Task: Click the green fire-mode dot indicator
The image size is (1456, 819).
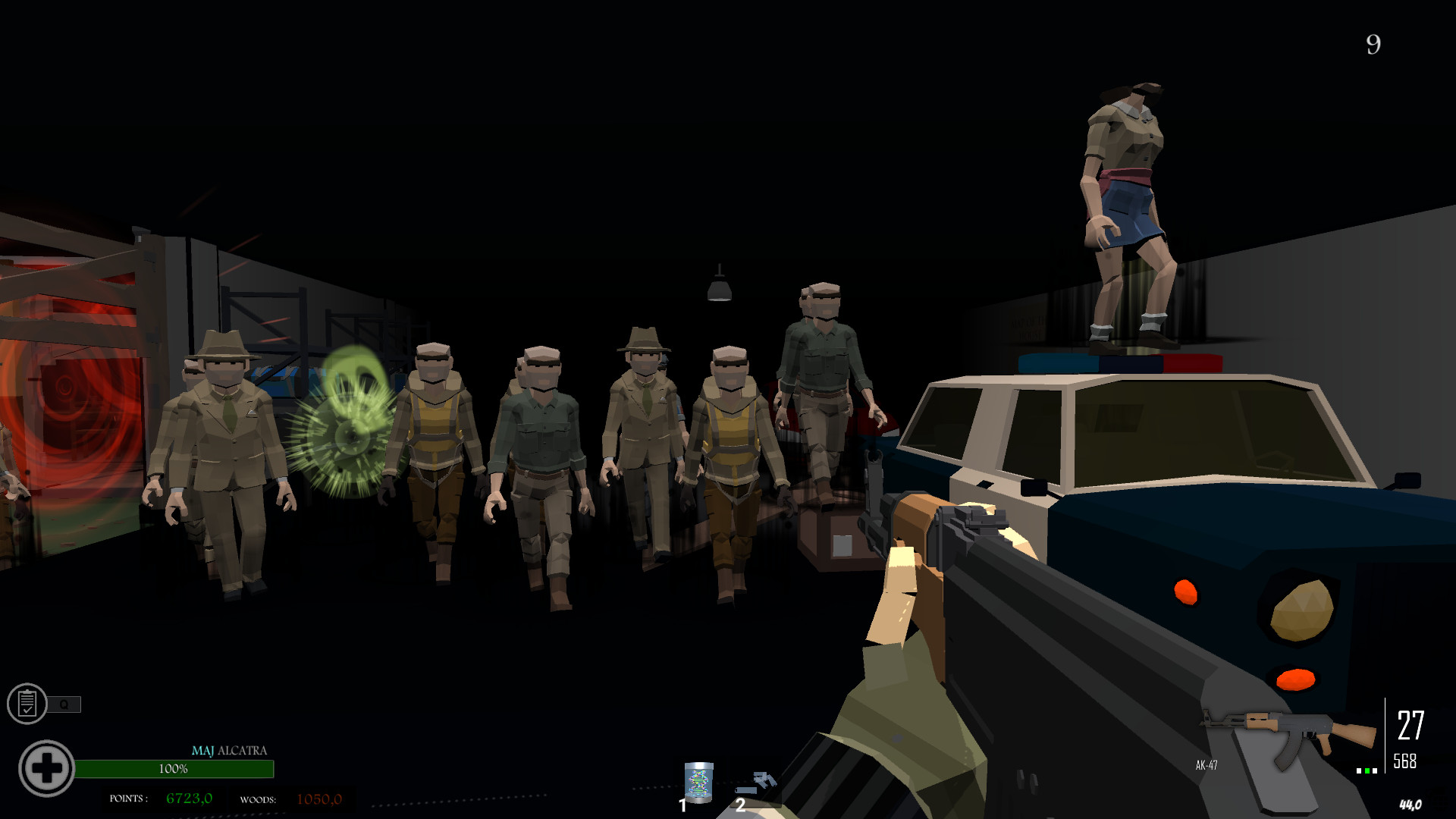Action: (x=1367, y=770)
